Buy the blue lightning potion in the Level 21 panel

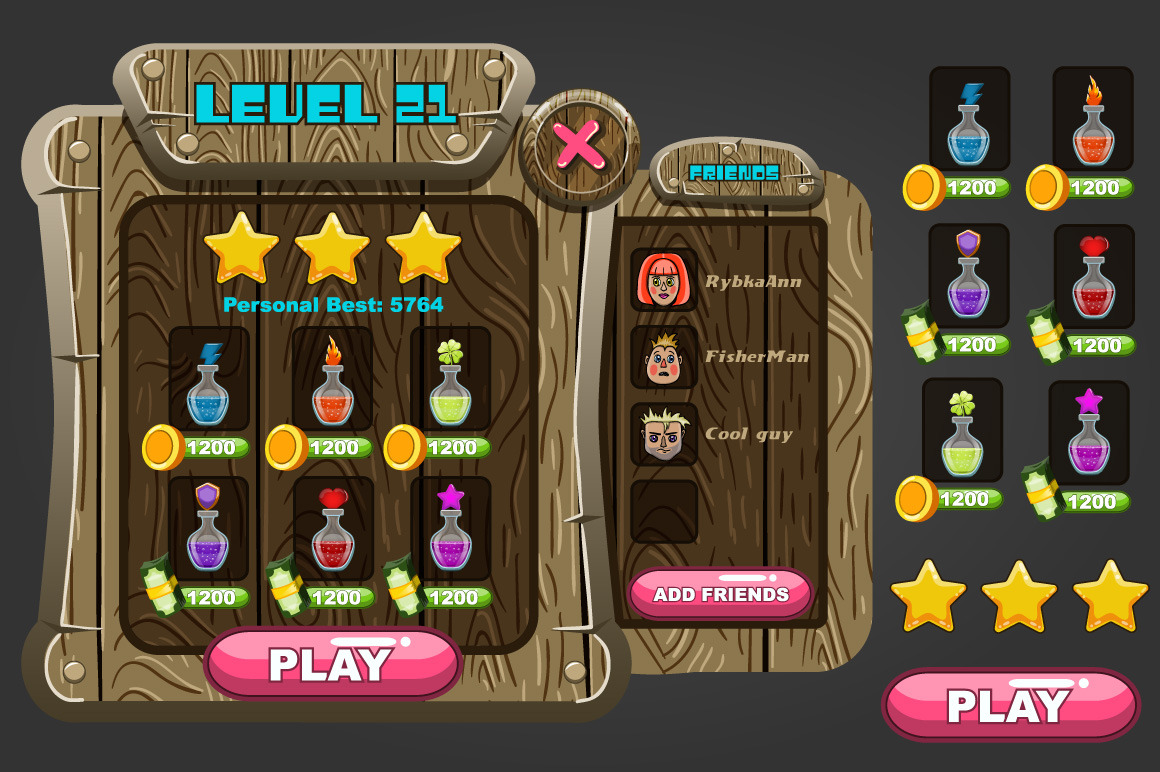(x=208, y=382)
